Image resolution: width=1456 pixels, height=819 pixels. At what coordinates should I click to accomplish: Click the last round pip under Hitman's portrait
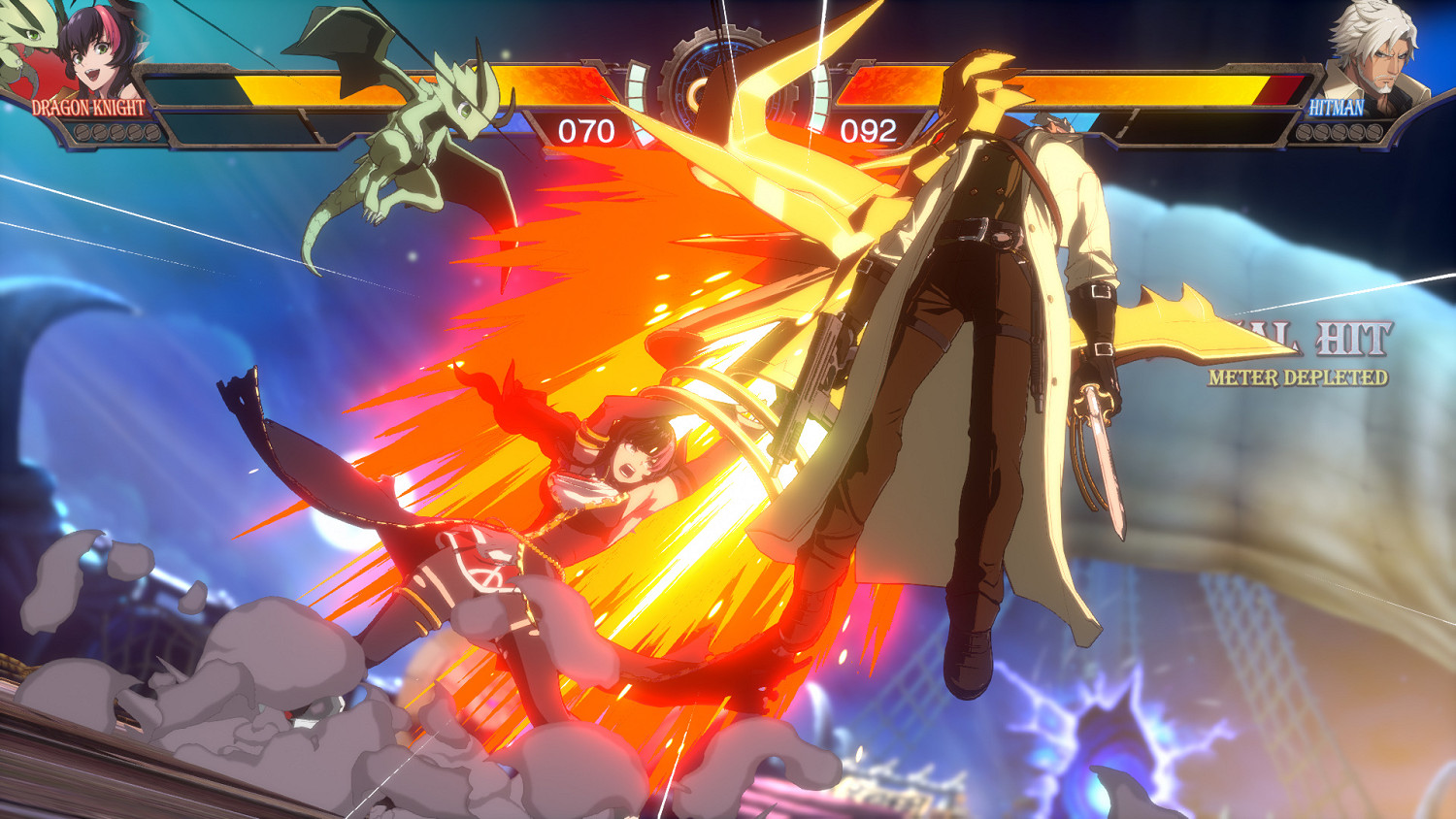(1374, 132)
